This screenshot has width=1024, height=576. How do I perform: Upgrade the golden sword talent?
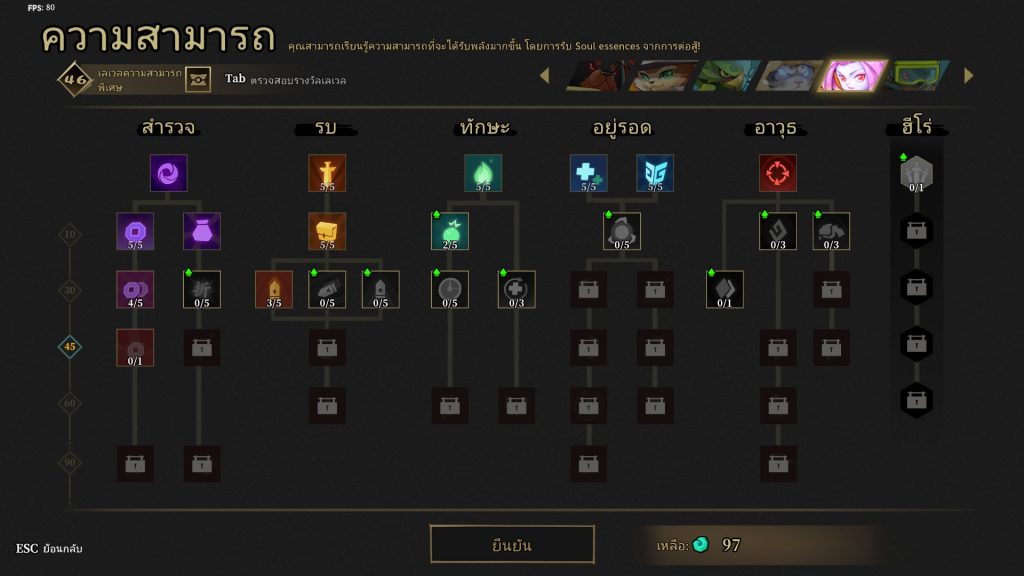[x=327, y=173]
